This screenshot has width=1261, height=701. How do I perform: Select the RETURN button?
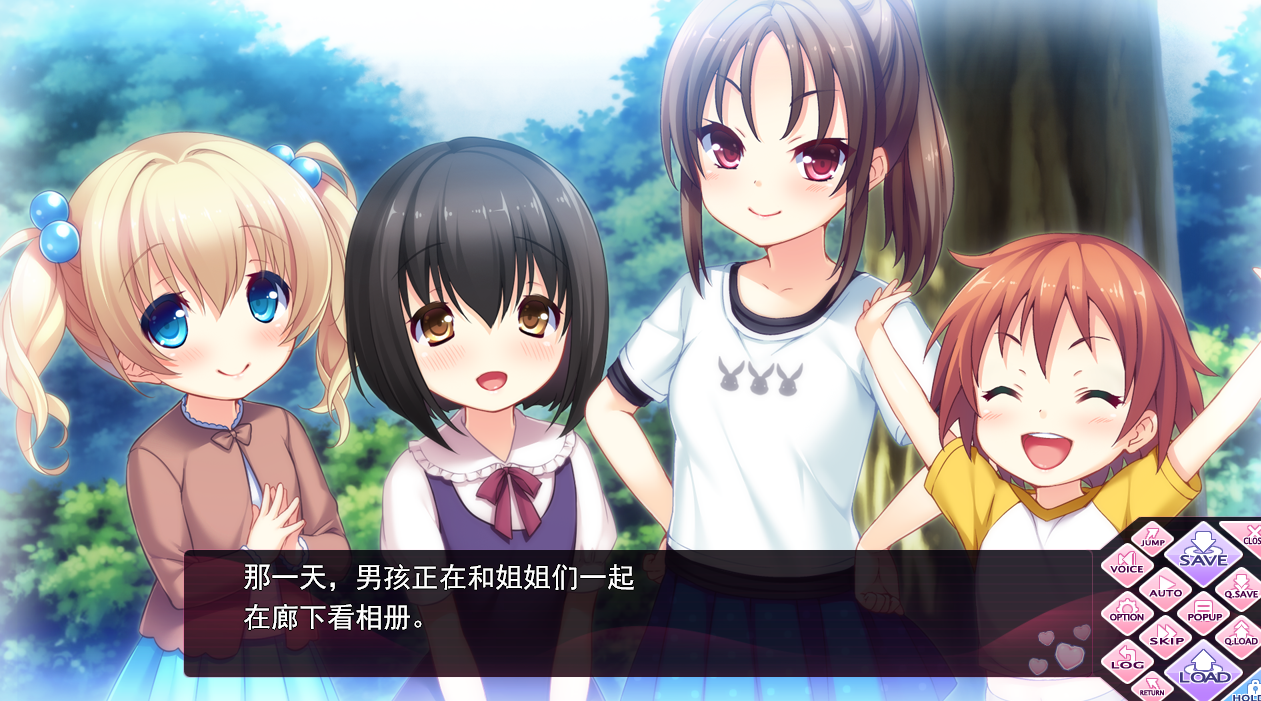point(1151,686)
